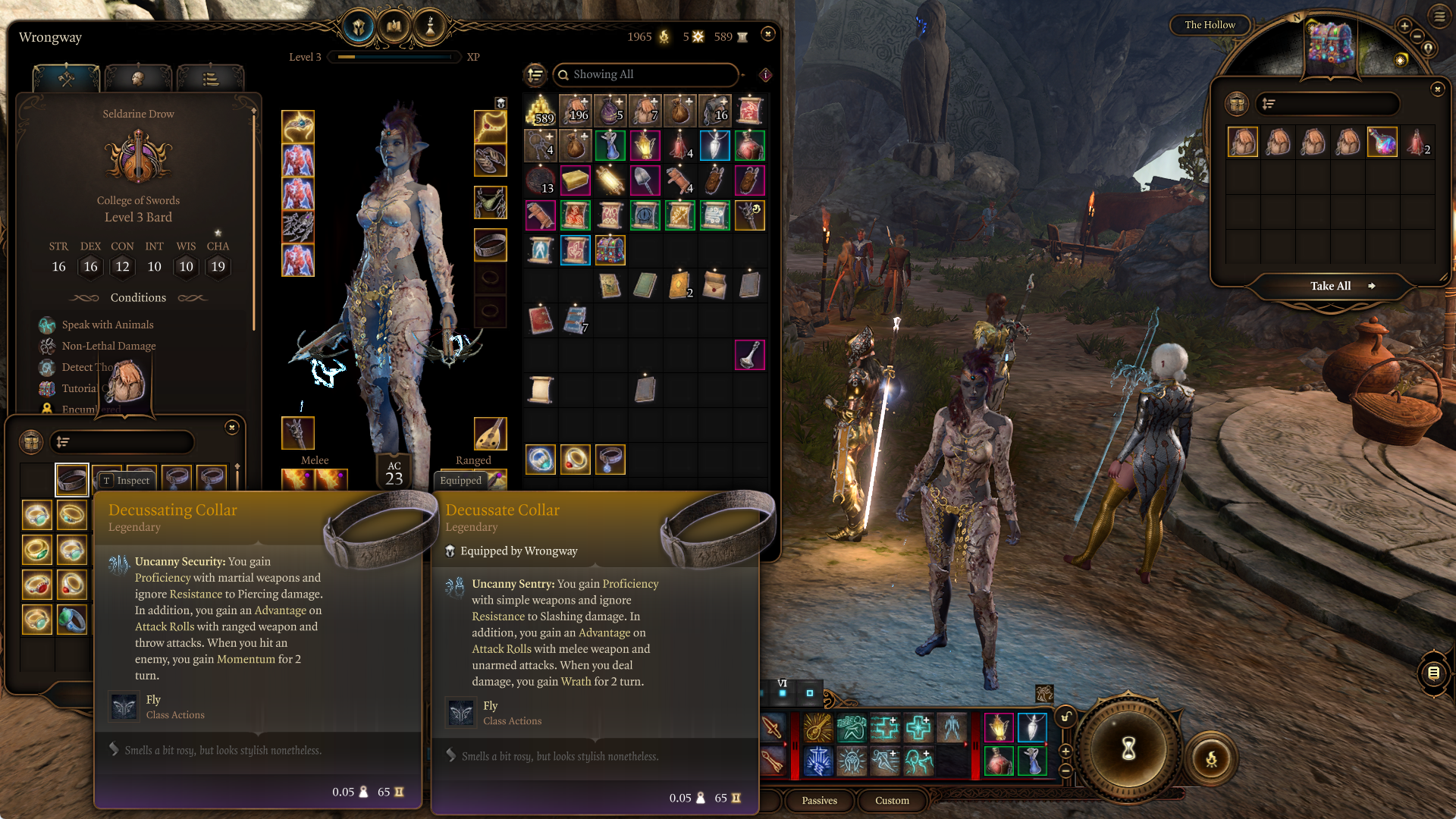Close the loot container window
This screenshot has height=819, width=1456.
pos(1437,89)
